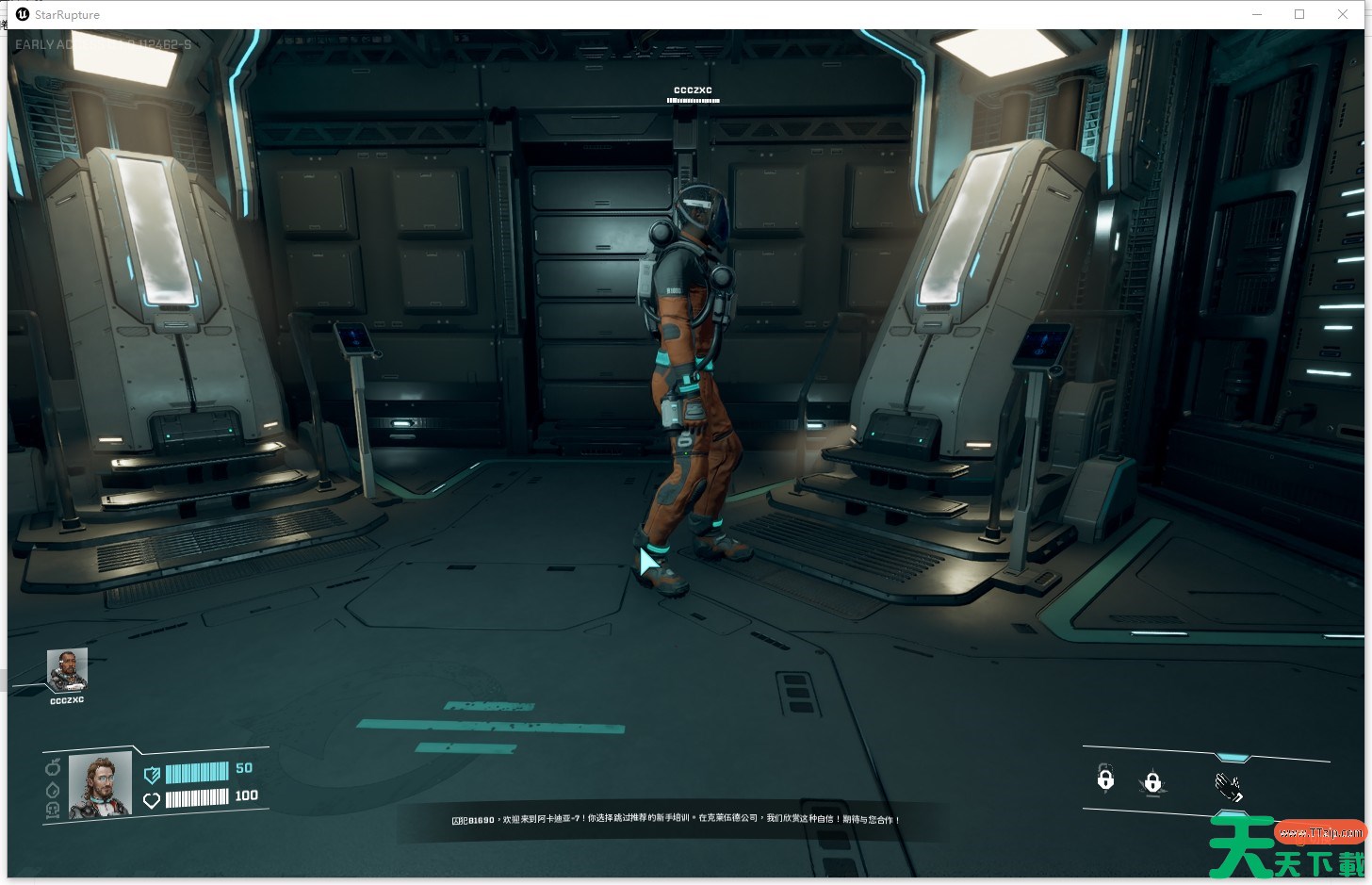The image size is (1372, 885).
Task: Click the water drop thirst status icon
Action: [54, 790]
